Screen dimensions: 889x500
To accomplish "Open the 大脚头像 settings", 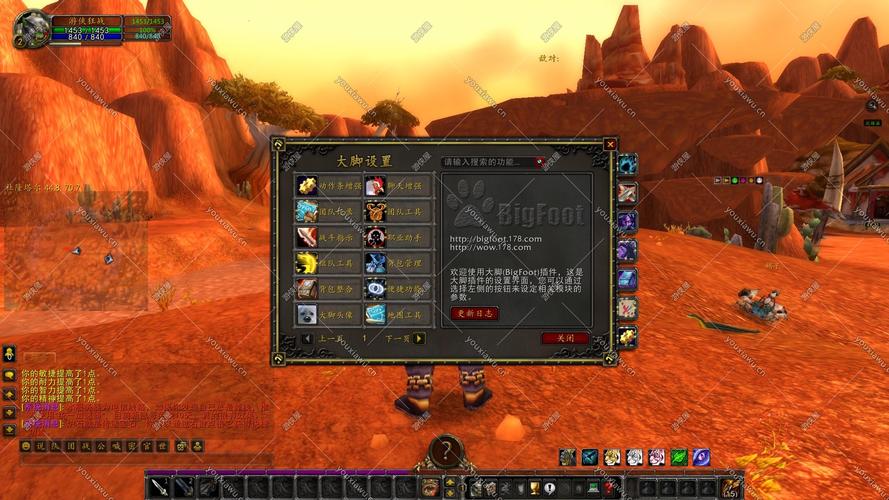I will tap(306, 315).
